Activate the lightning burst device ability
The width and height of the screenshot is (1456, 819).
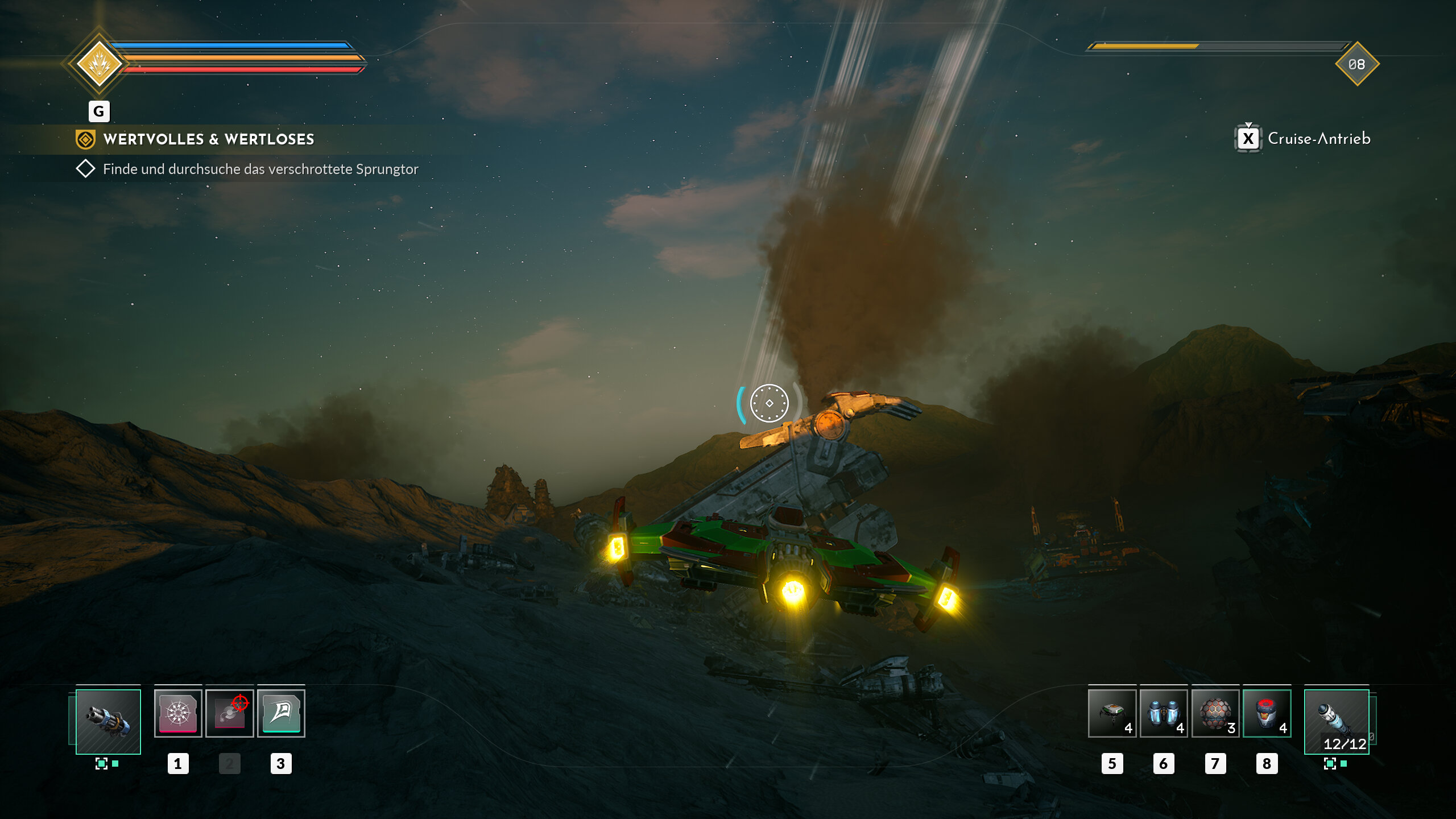click(x=178, y=713)
